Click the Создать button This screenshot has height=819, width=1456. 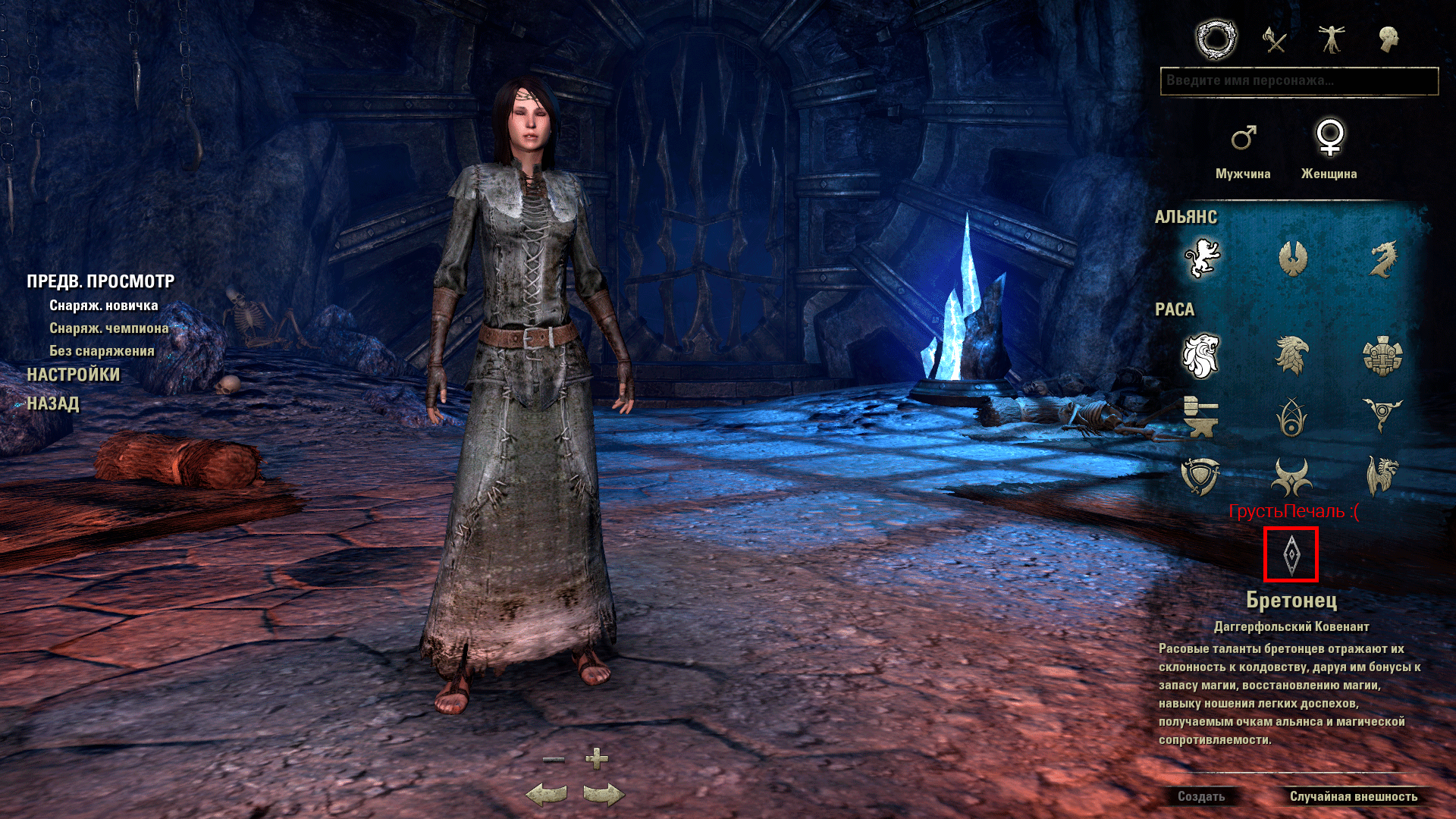pos(1201,796)
